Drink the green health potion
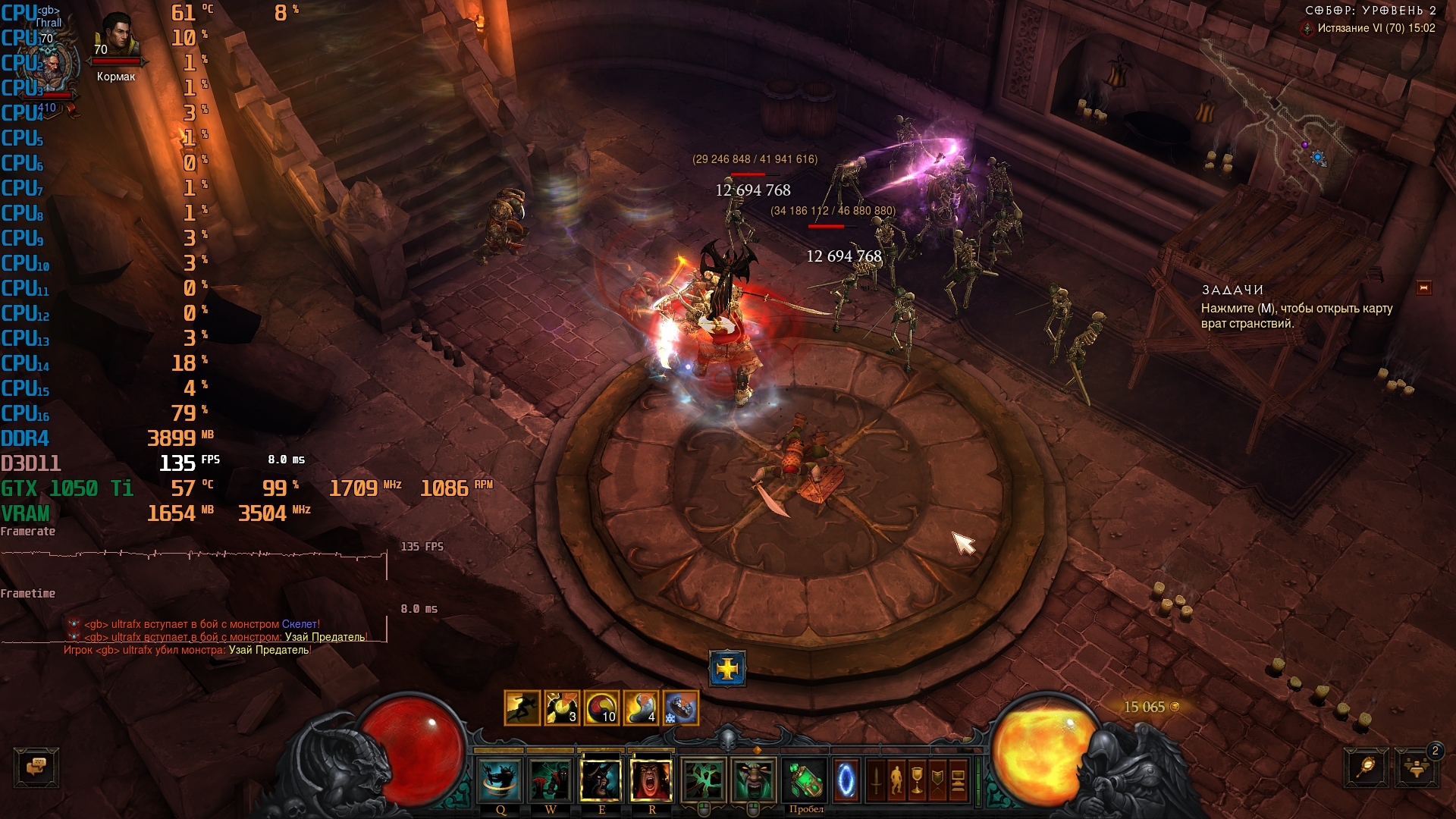 pyautogui.click(x=805, y=780)
